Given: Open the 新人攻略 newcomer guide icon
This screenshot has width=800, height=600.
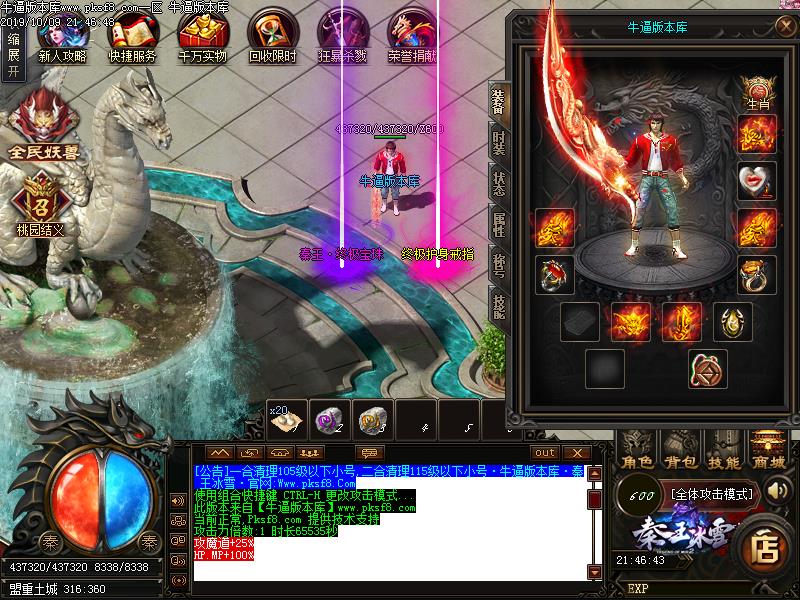Looking at the screenshot, I should [62, 36].
